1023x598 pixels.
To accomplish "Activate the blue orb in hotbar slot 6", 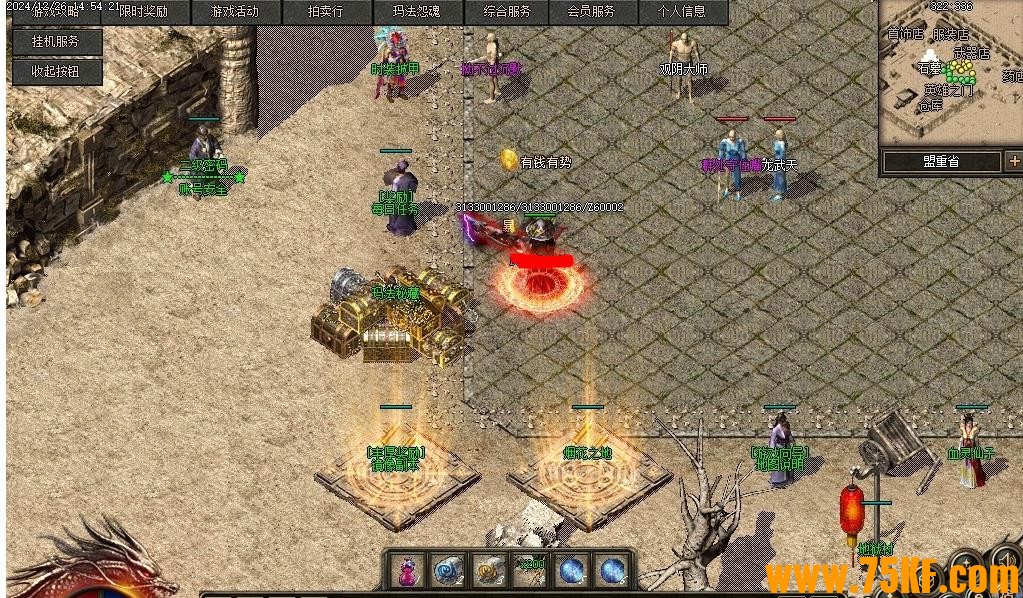I will click(612, 571).
